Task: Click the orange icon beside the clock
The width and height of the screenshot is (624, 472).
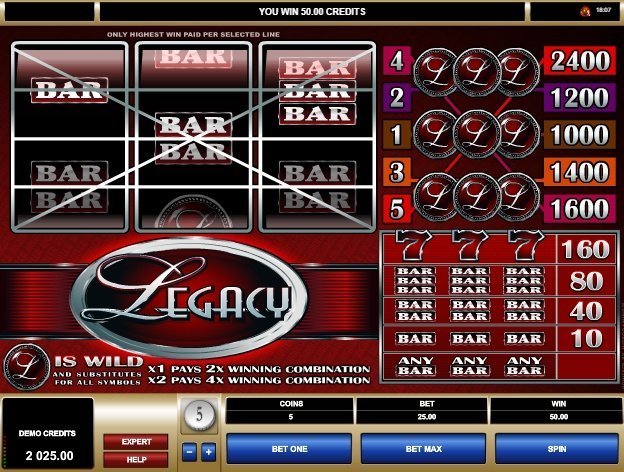Action: [x=584, y=11]
